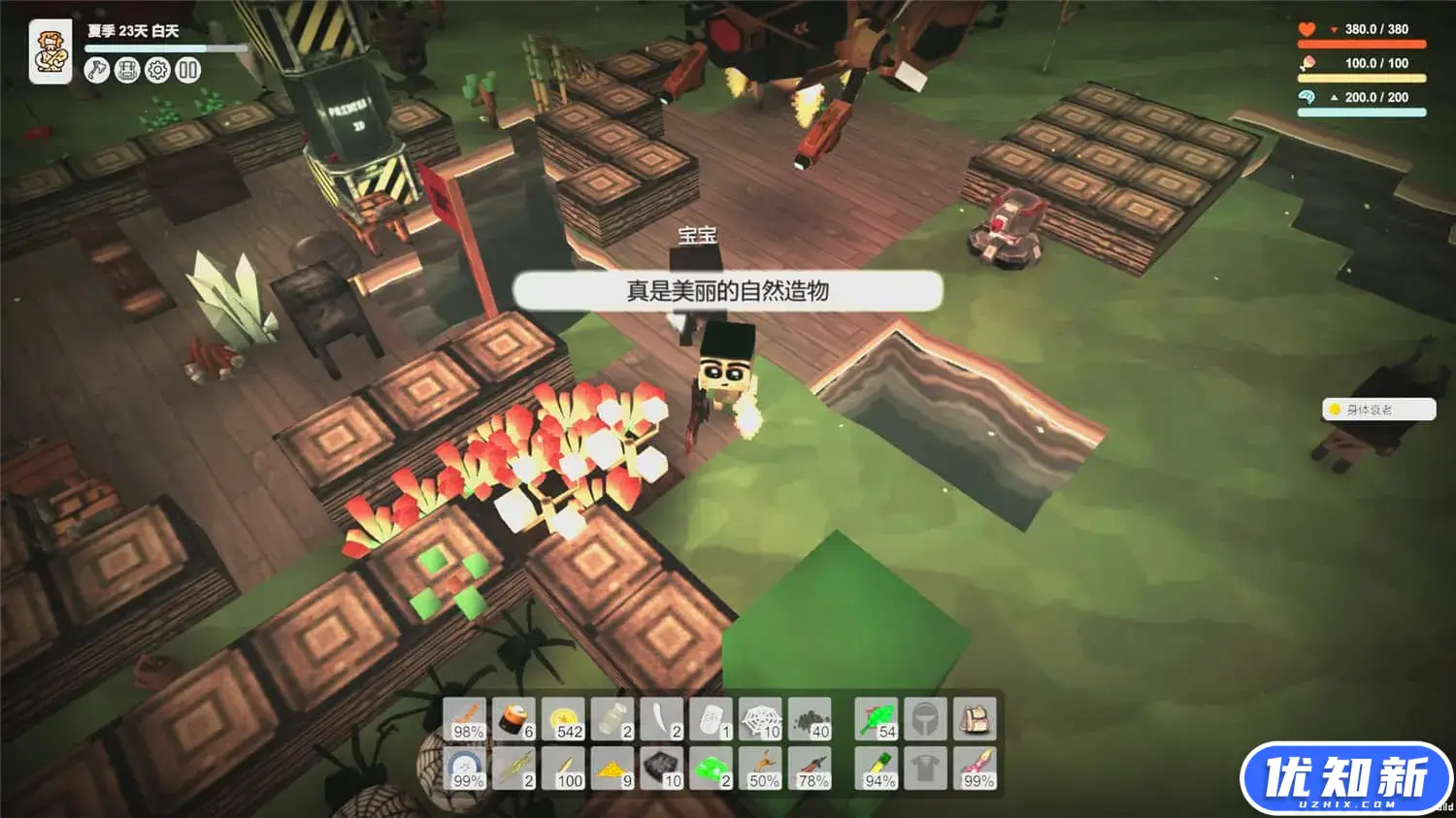Click the character portrait avatar
The height and width of the screenshot is (818, 1456).
[x=50, y=50]
